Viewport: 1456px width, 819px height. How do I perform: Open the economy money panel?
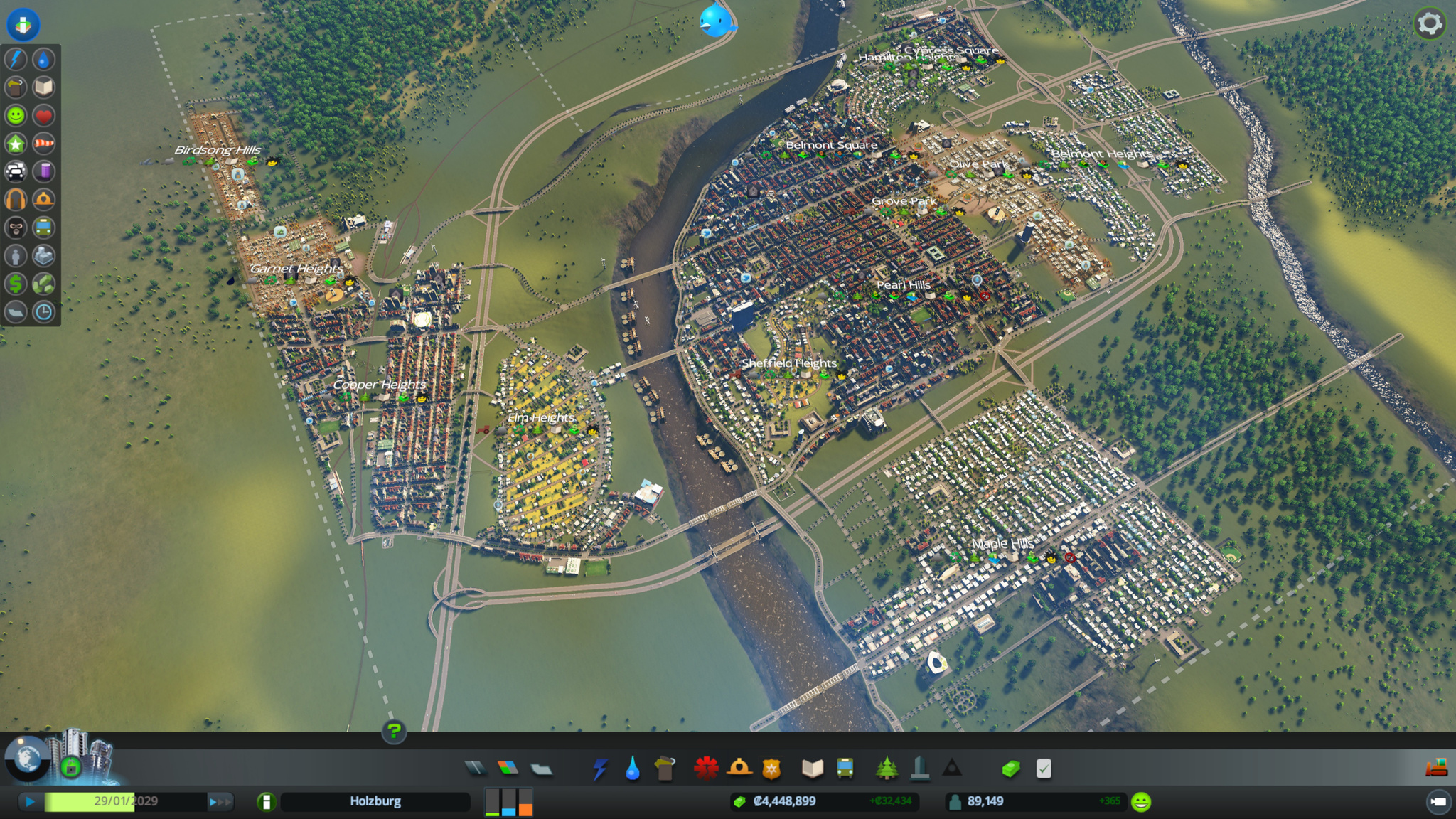pos(1010,769)
